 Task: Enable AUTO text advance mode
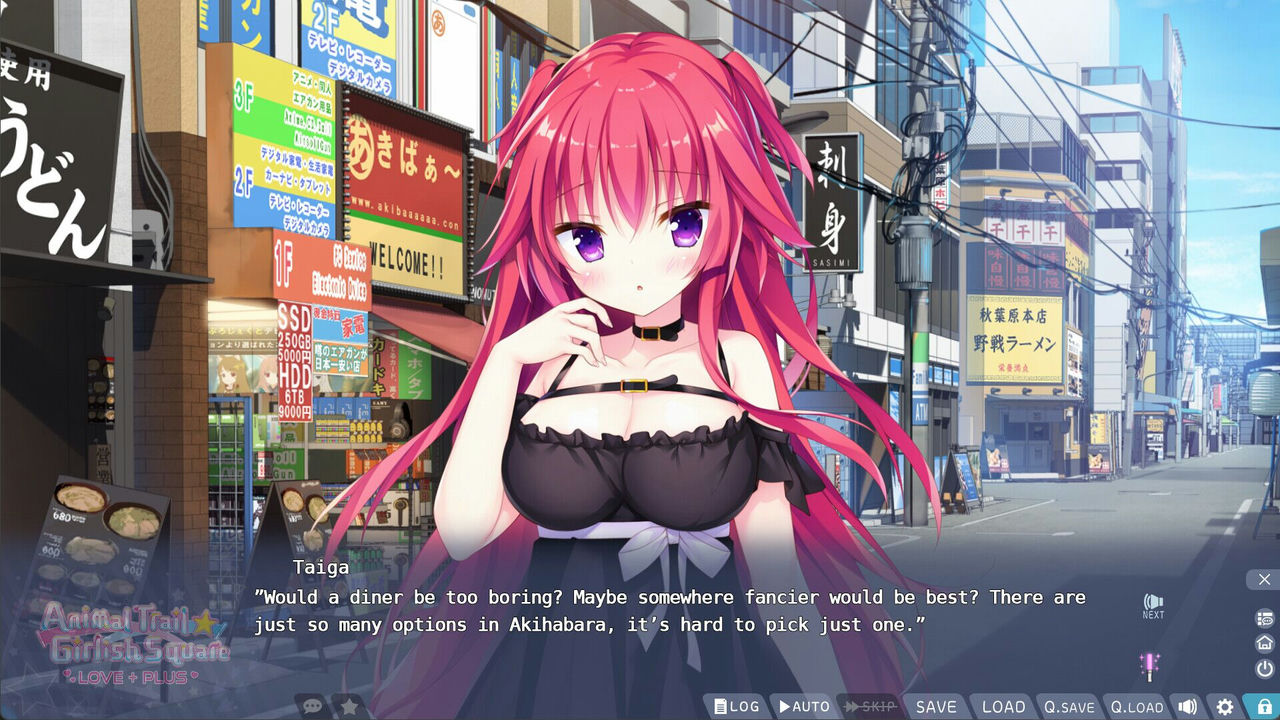click(x=802, y=706)
